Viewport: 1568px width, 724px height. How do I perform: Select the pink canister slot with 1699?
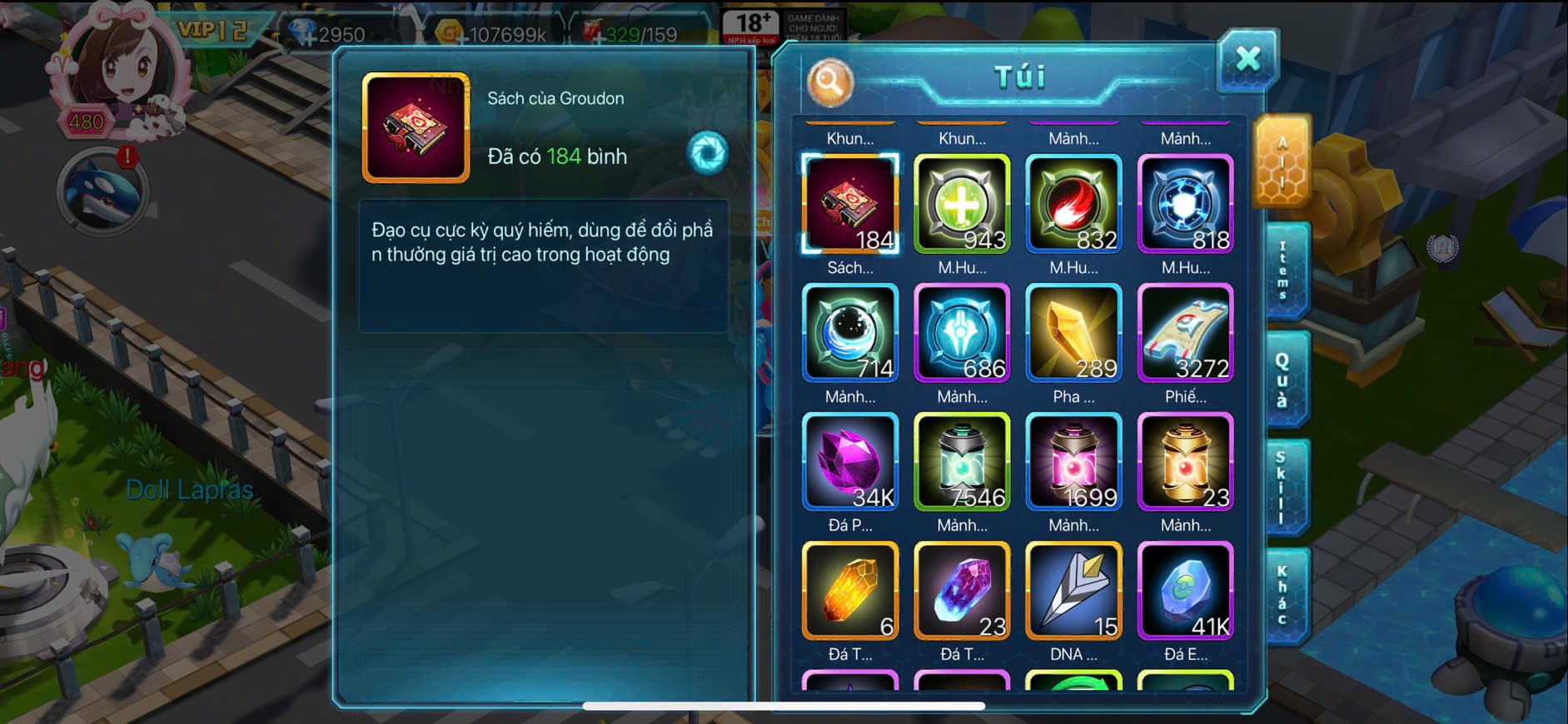pyautogui.click(x=1073, y=461)
